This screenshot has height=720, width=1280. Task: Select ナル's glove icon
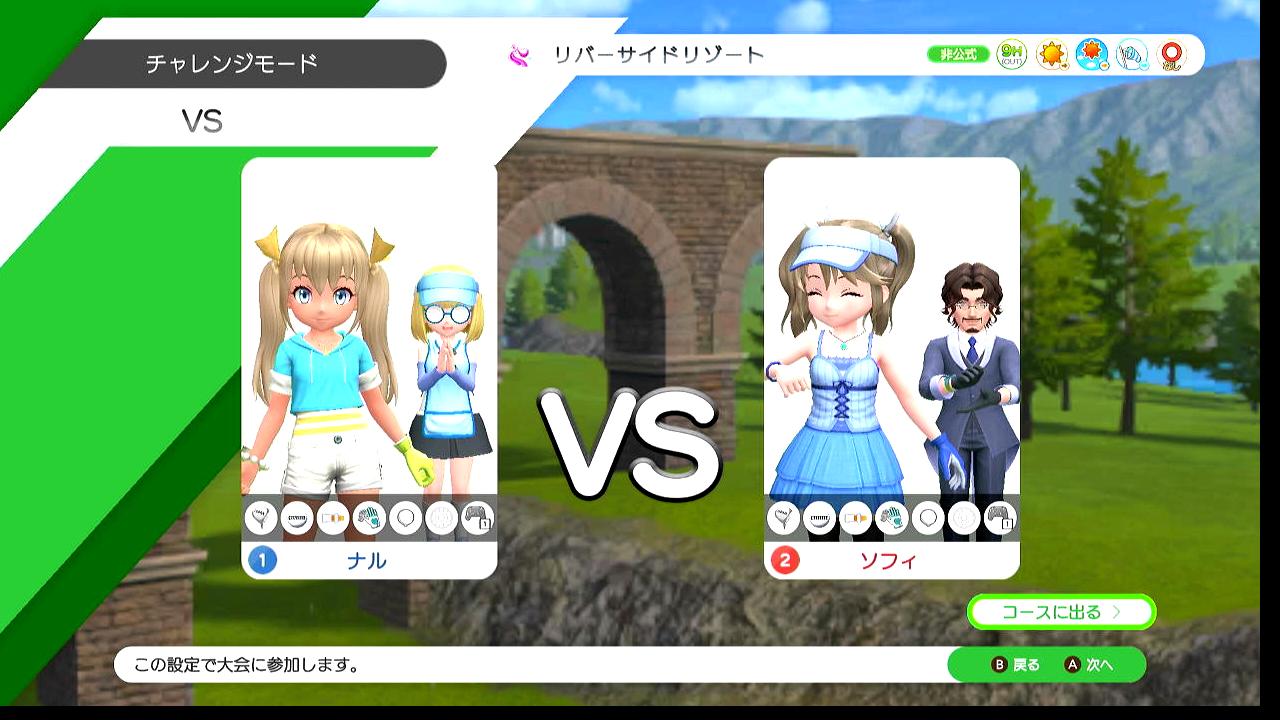(369, 518)
